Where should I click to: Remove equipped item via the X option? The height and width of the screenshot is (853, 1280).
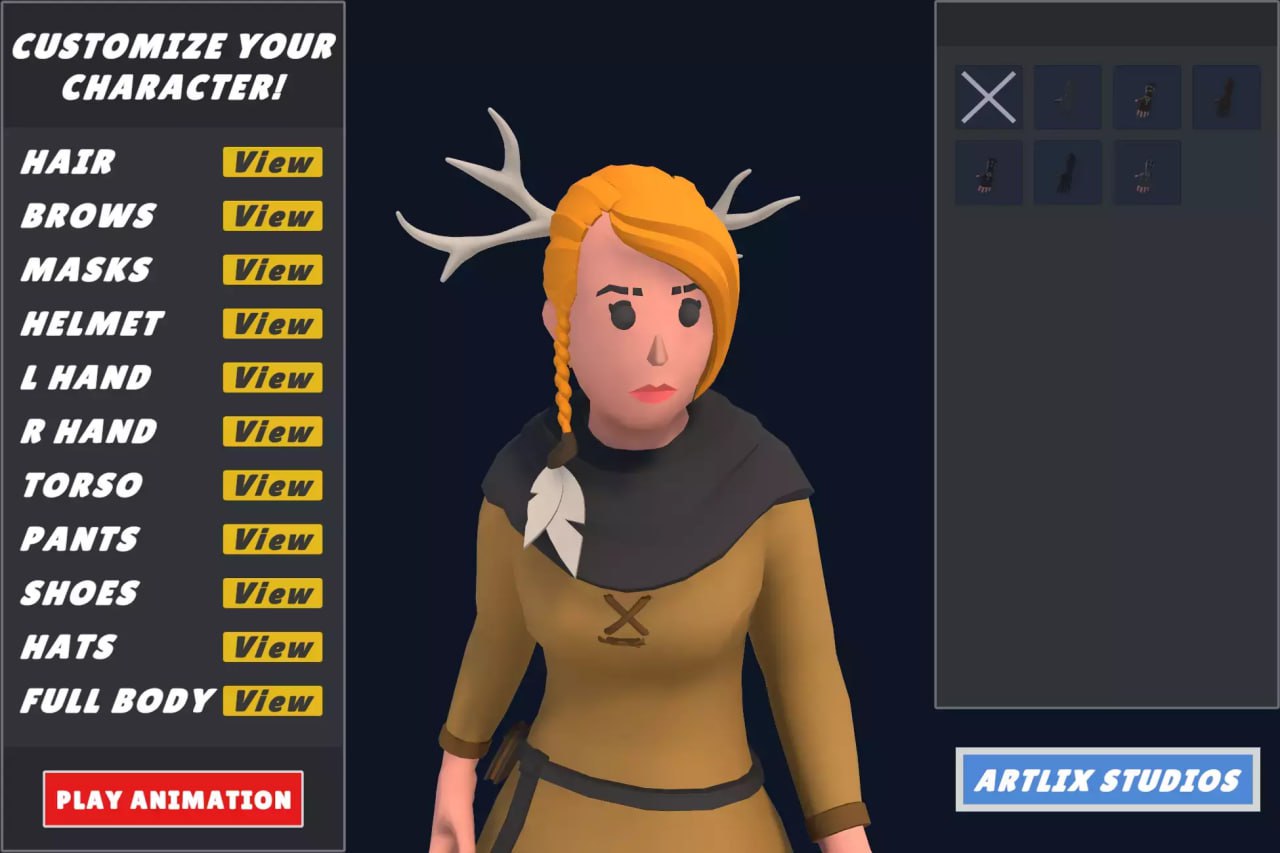pos(988,97)
